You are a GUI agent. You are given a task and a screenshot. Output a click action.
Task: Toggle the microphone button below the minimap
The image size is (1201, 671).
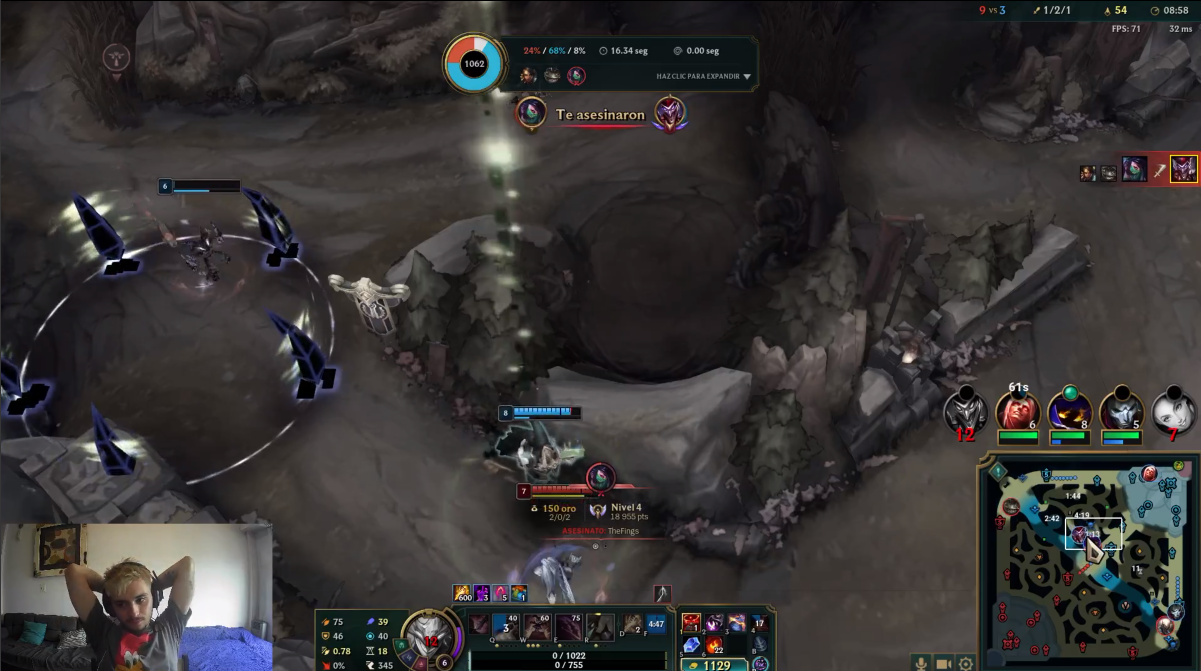(x=920, y=663)
